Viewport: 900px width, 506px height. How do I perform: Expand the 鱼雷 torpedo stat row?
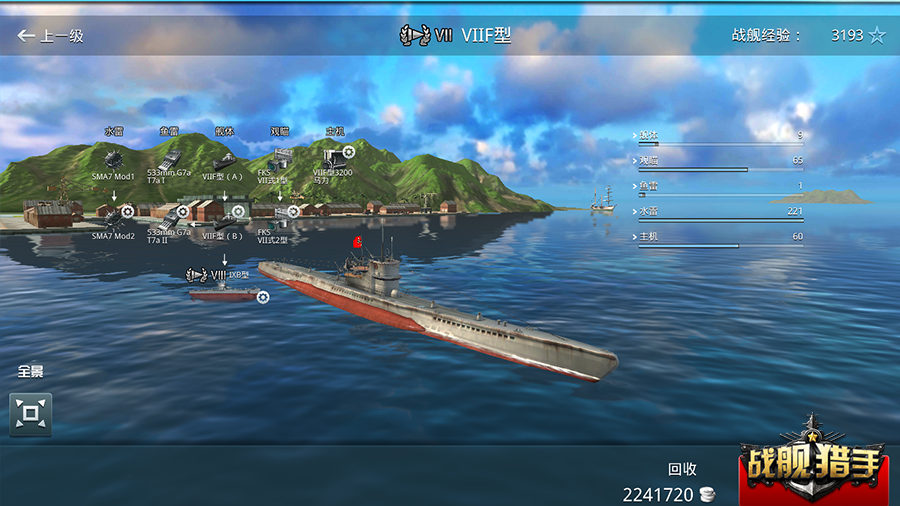719,186
